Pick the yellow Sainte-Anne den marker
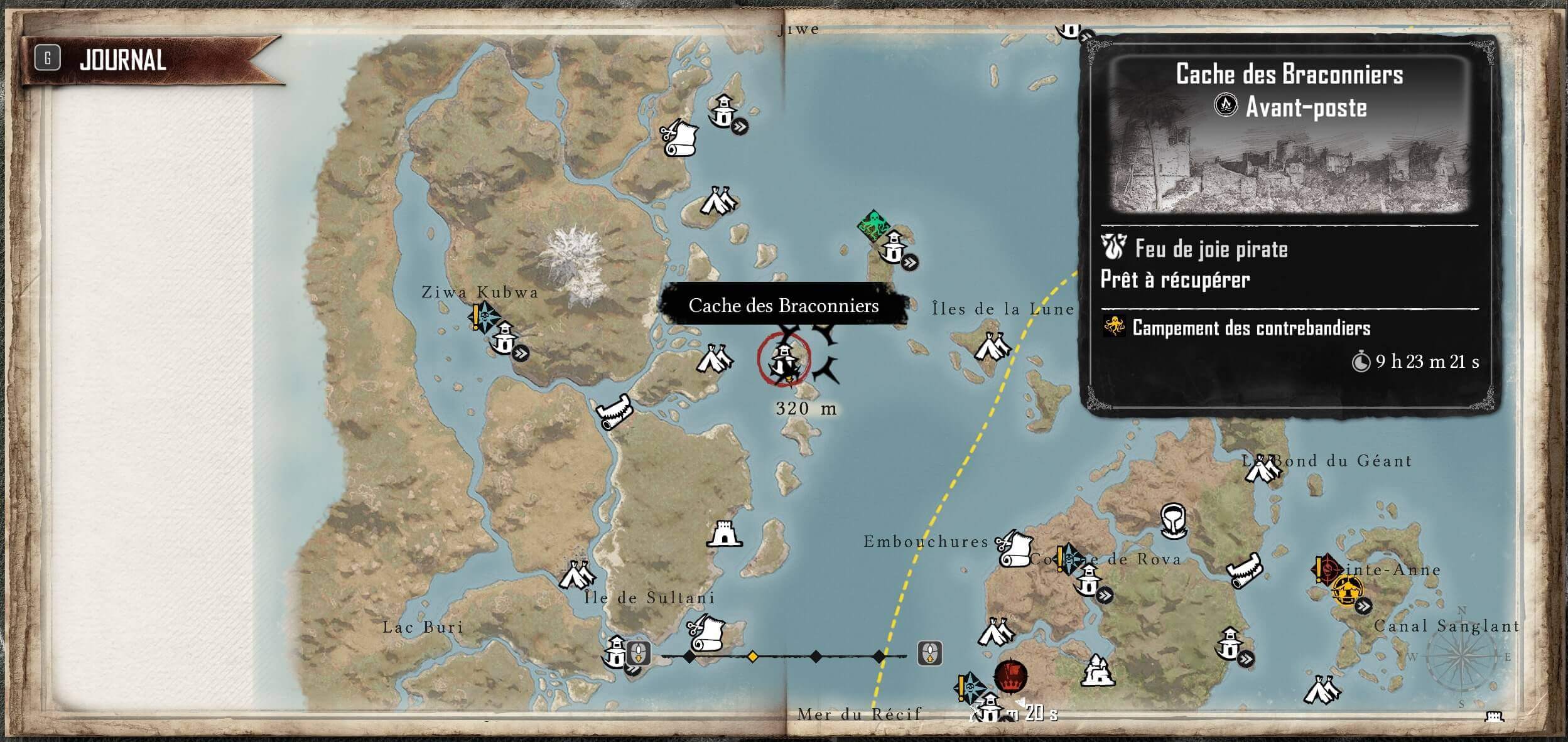The image size is (1568, 742). tap(1348, 590)
